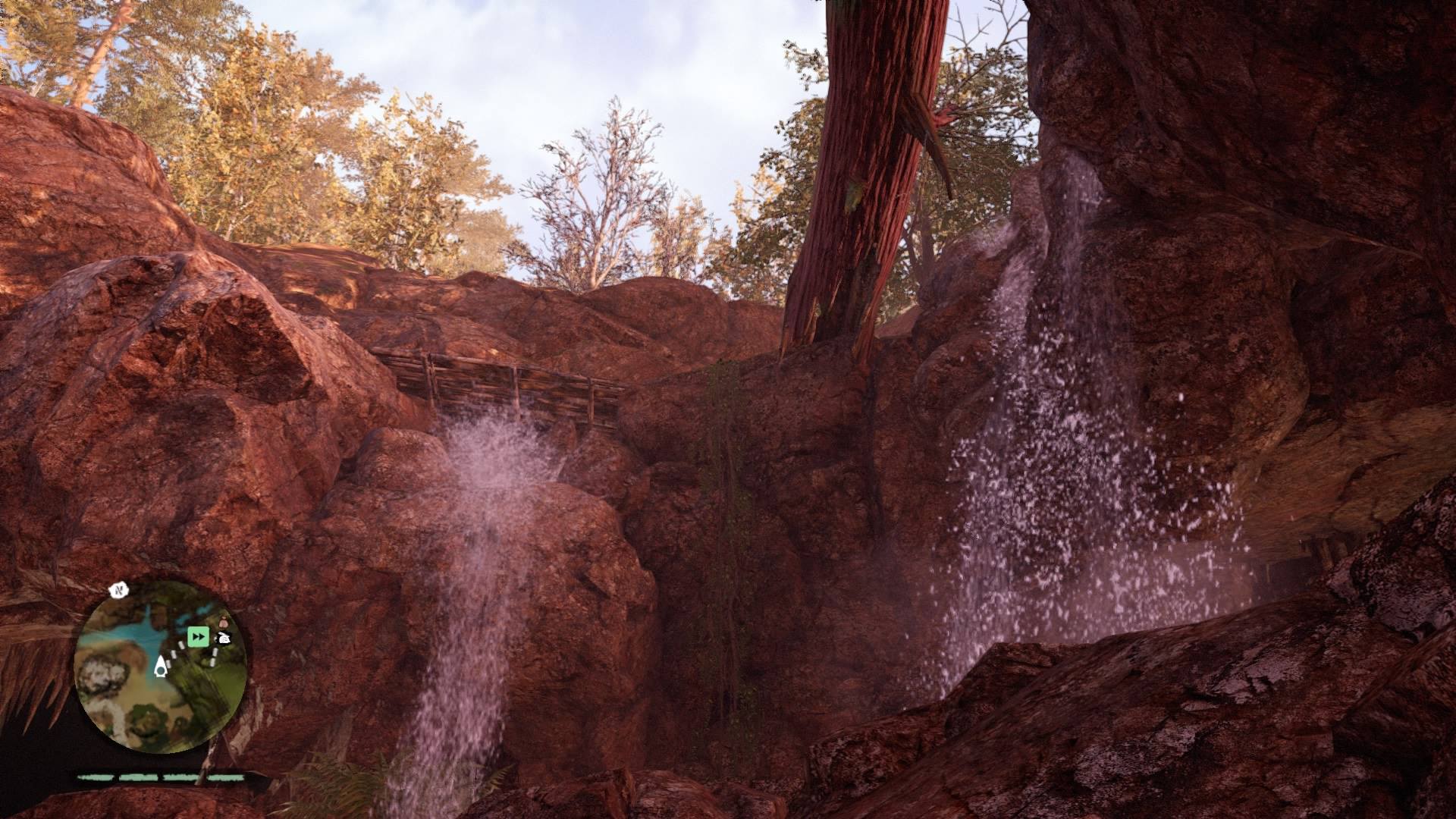Open the waypoint trail on minimap
The width and height of the screenshot is (1456, 819).
click(180, 645)
